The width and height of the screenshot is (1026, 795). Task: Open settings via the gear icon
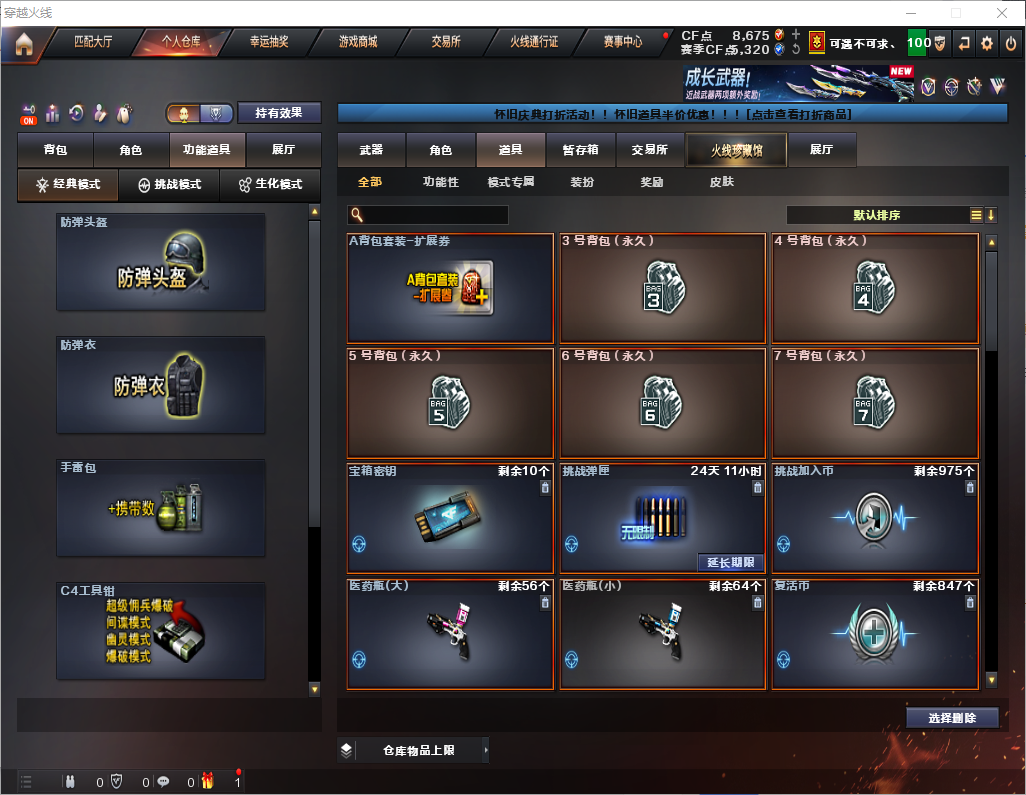(x=987, y=43)
